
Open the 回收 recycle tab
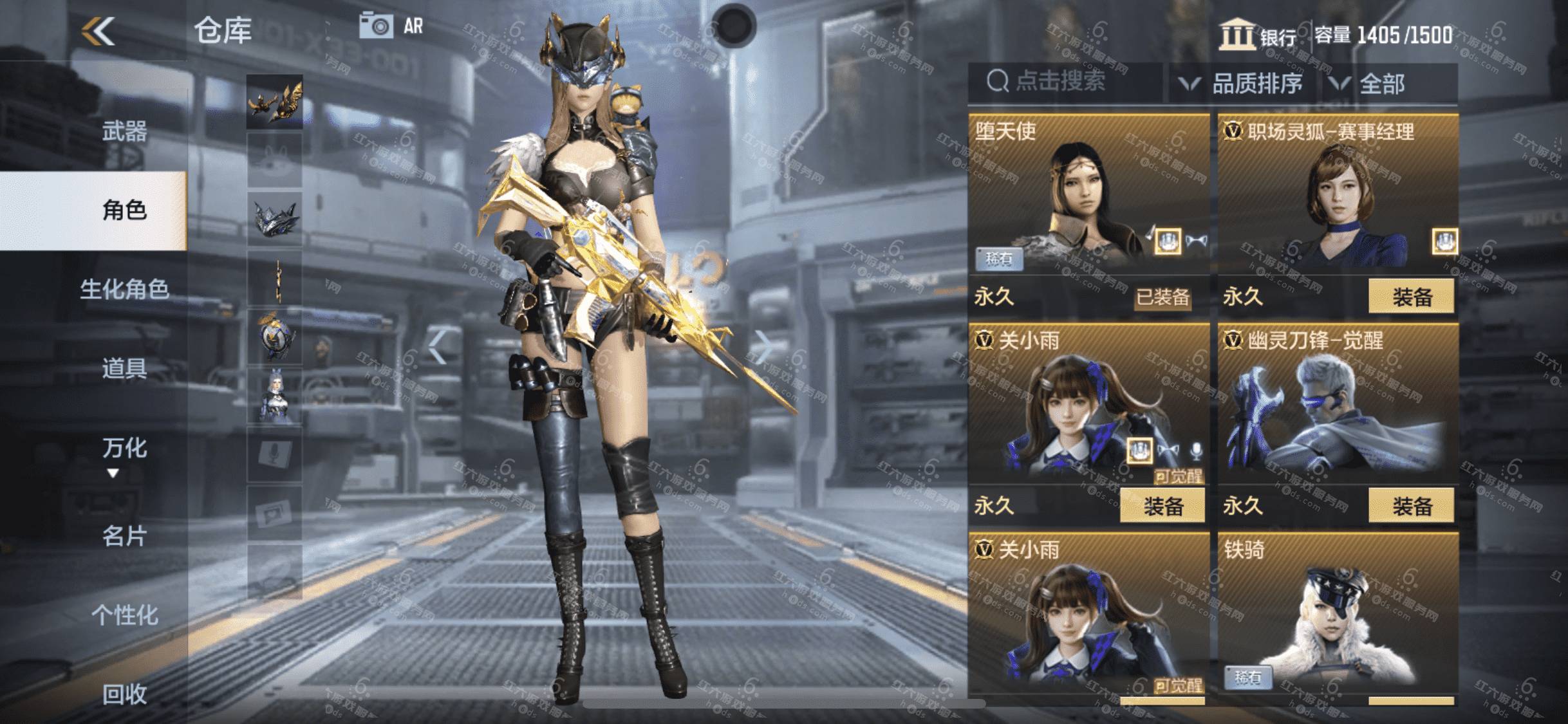coord(124,694)
